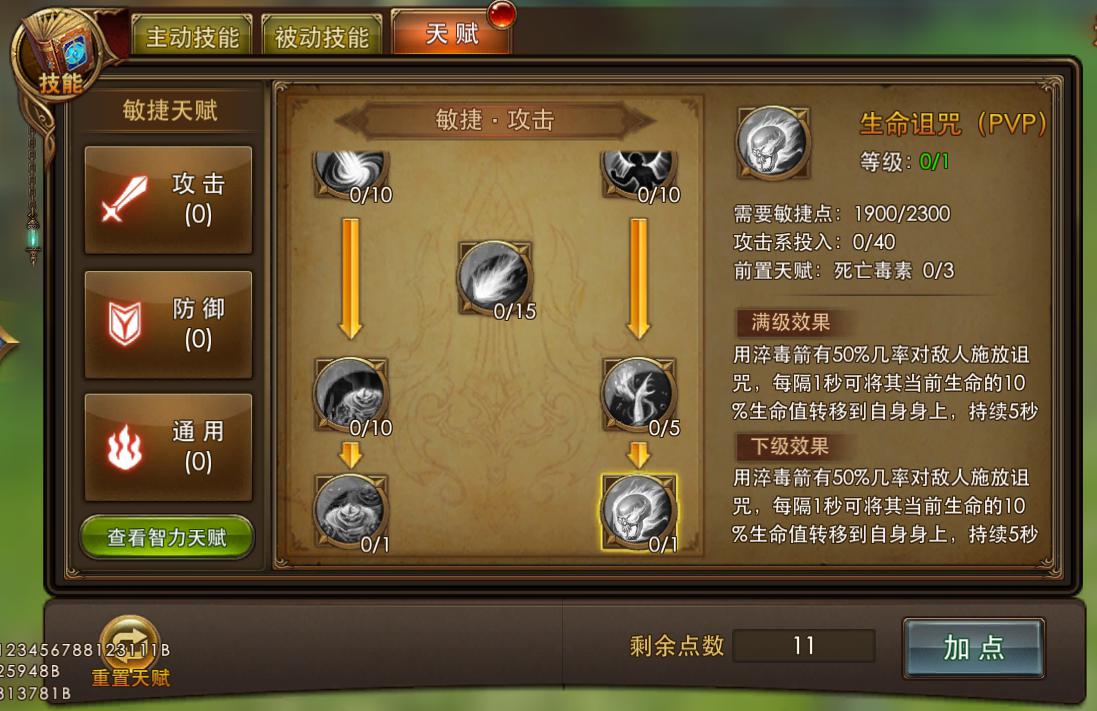
Task: Choose the top-left swirl talent 0/10
Action: point(350,170)
